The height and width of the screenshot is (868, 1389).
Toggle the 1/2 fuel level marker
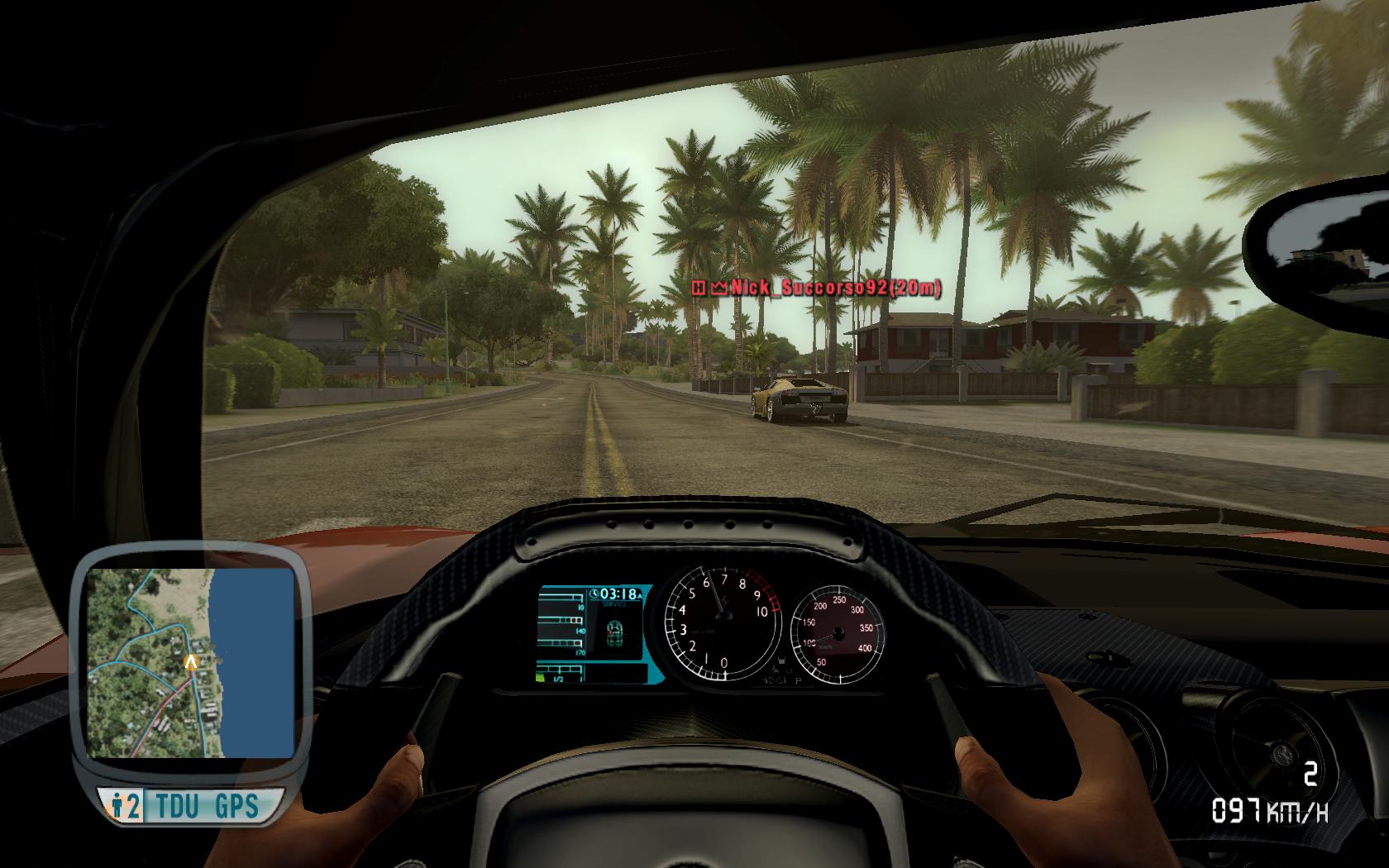558,679
